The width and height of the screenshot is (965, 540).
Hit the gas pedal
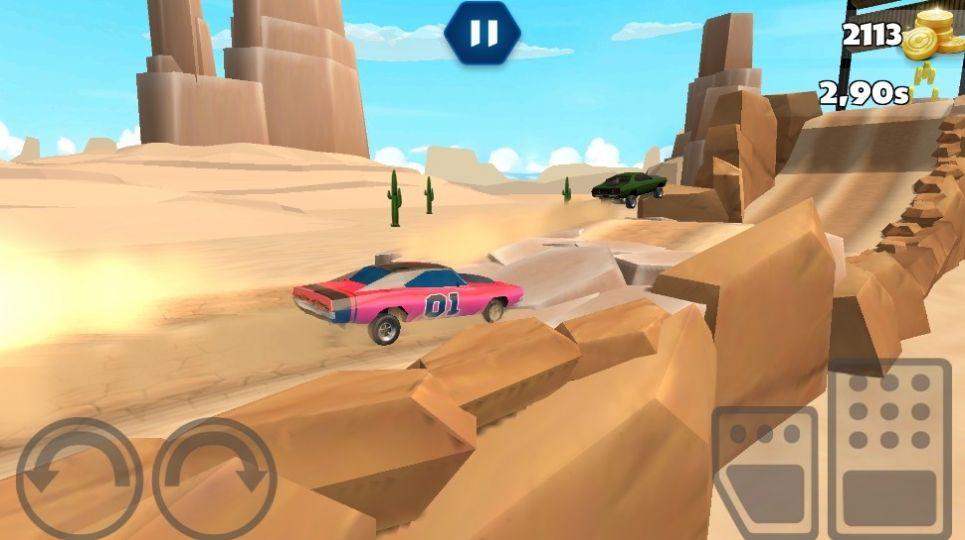pos(889,446)
